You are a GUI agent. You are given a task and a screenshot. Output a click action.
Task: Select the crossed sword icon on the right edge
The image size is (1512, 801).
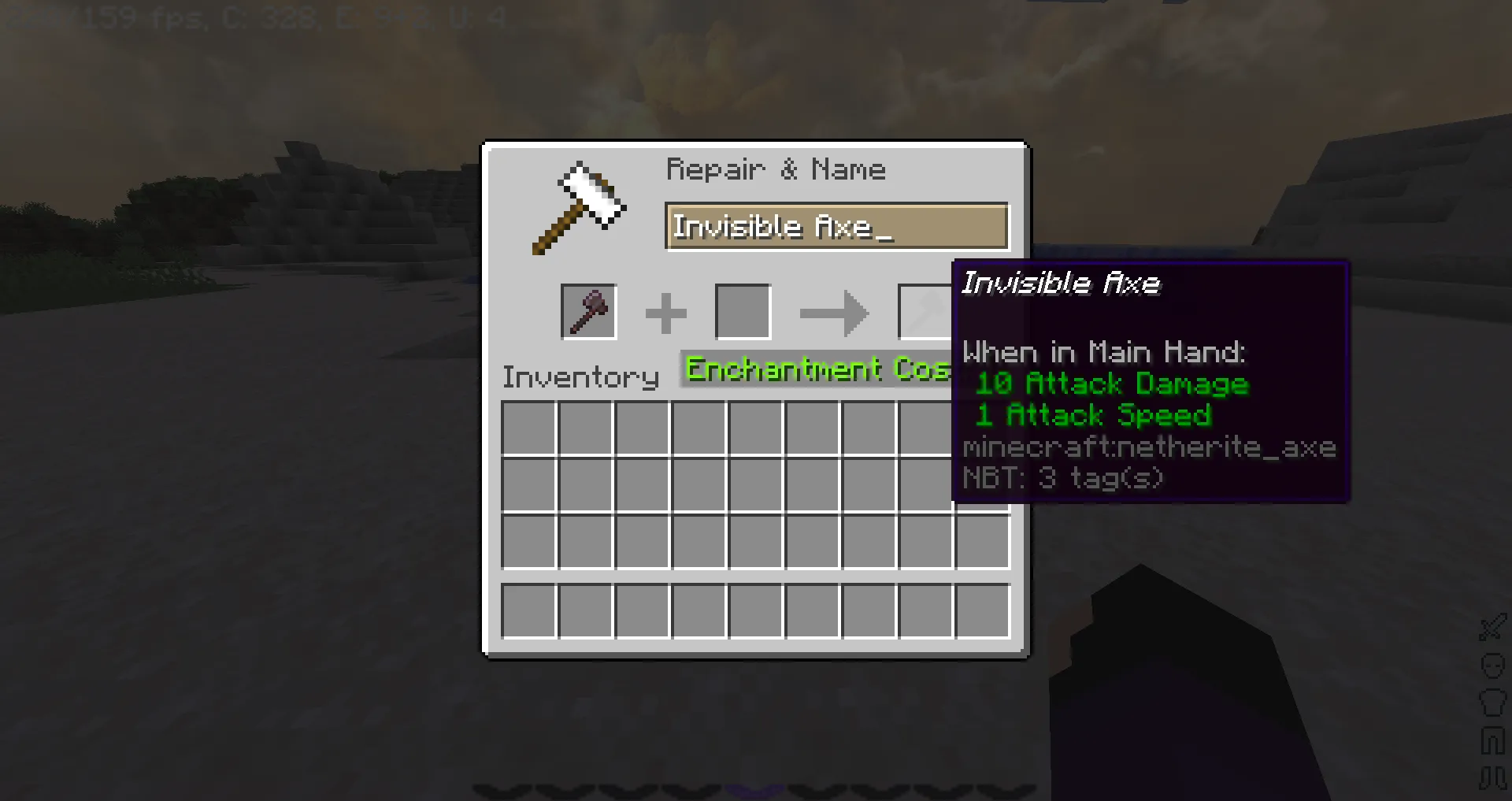1492,628
